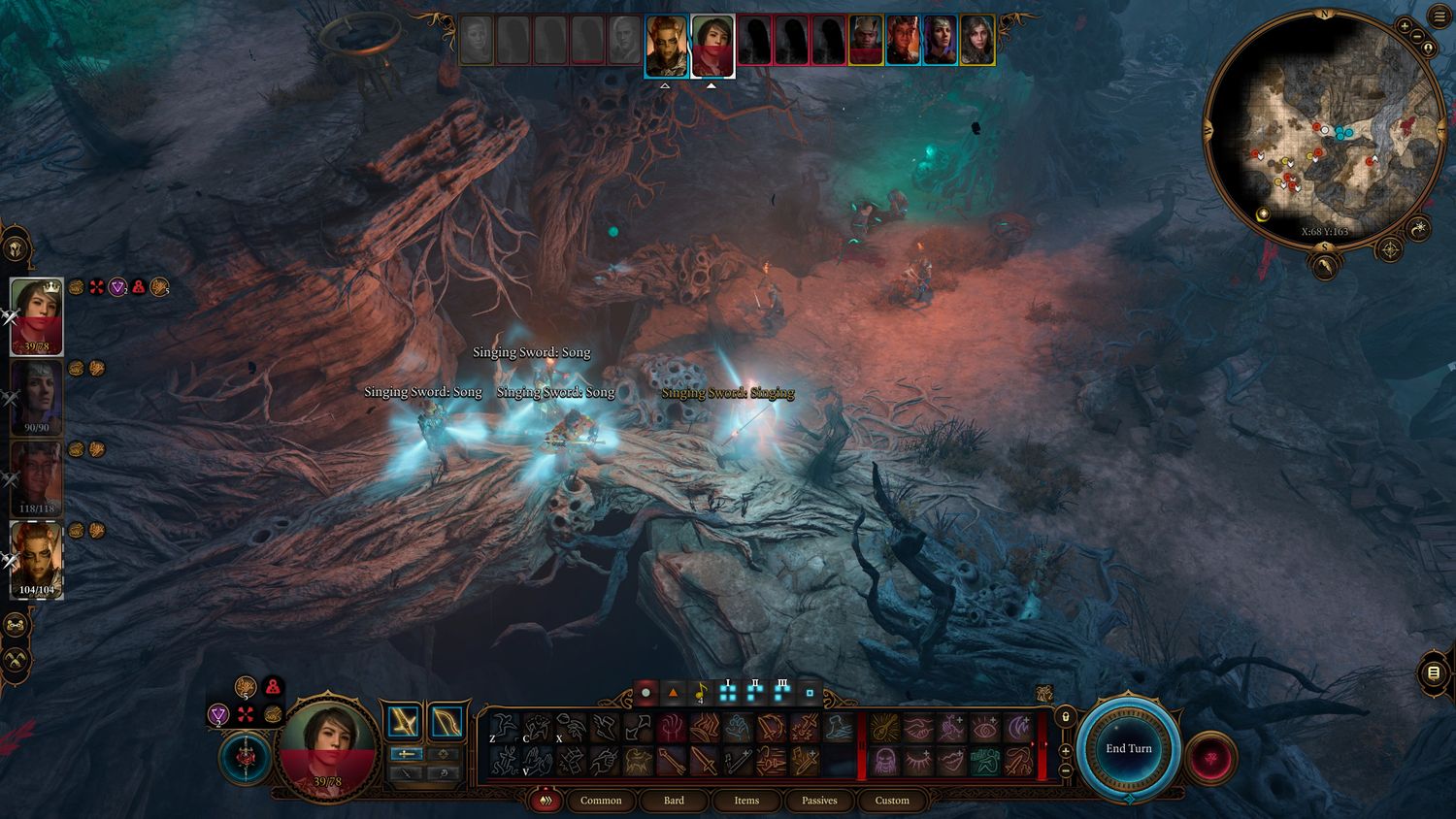Select the ranged bow weapon icon

(x=446, y=722)
